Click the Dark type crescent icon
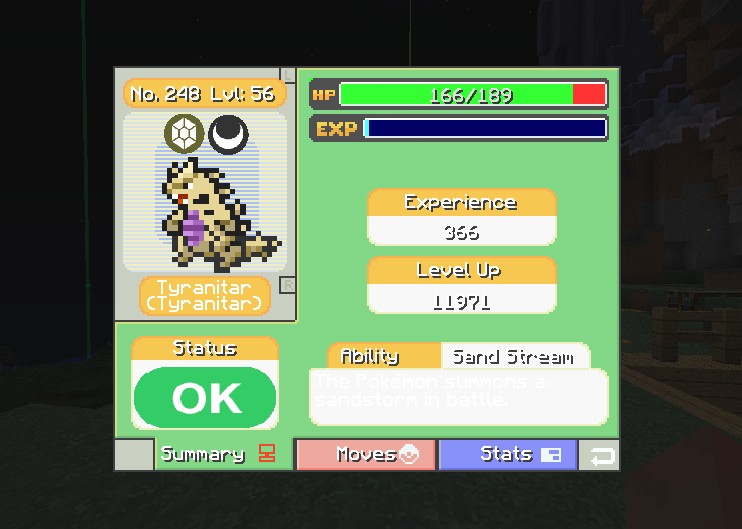The height and width of the screenshot is (529, 742). click(x=229, y=132)
